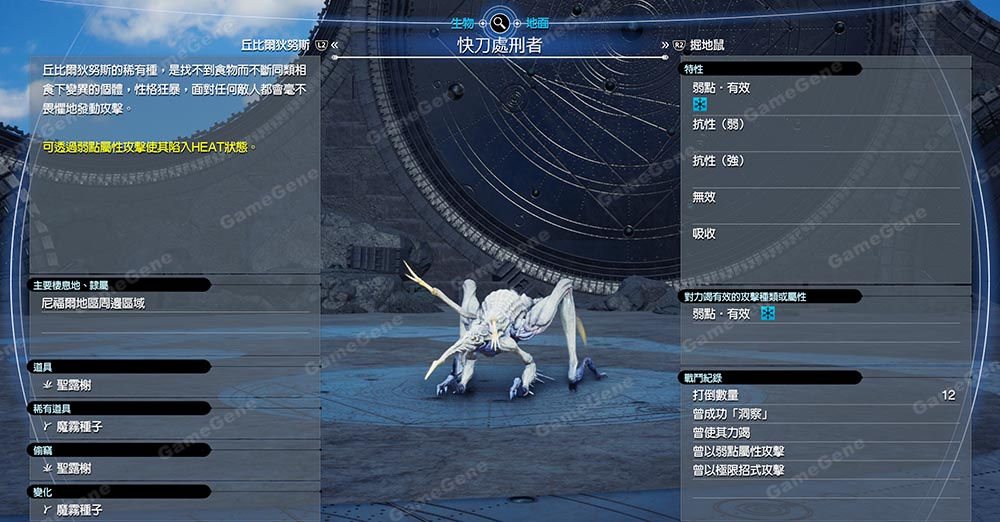Choose 魔霧種子 under the 變化 section

pyautogui.click(x=80, y=510)
